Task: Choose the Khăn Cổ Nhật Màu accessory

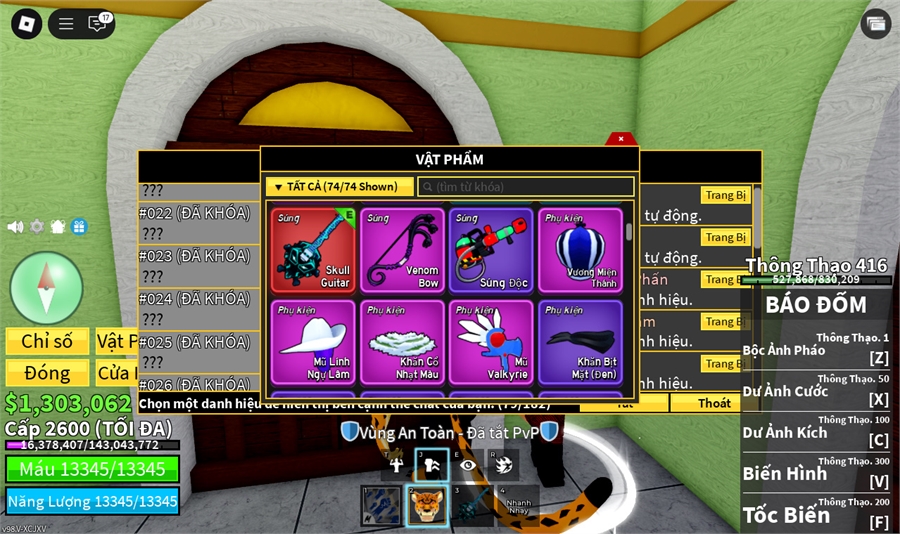Action: point(403,342)
